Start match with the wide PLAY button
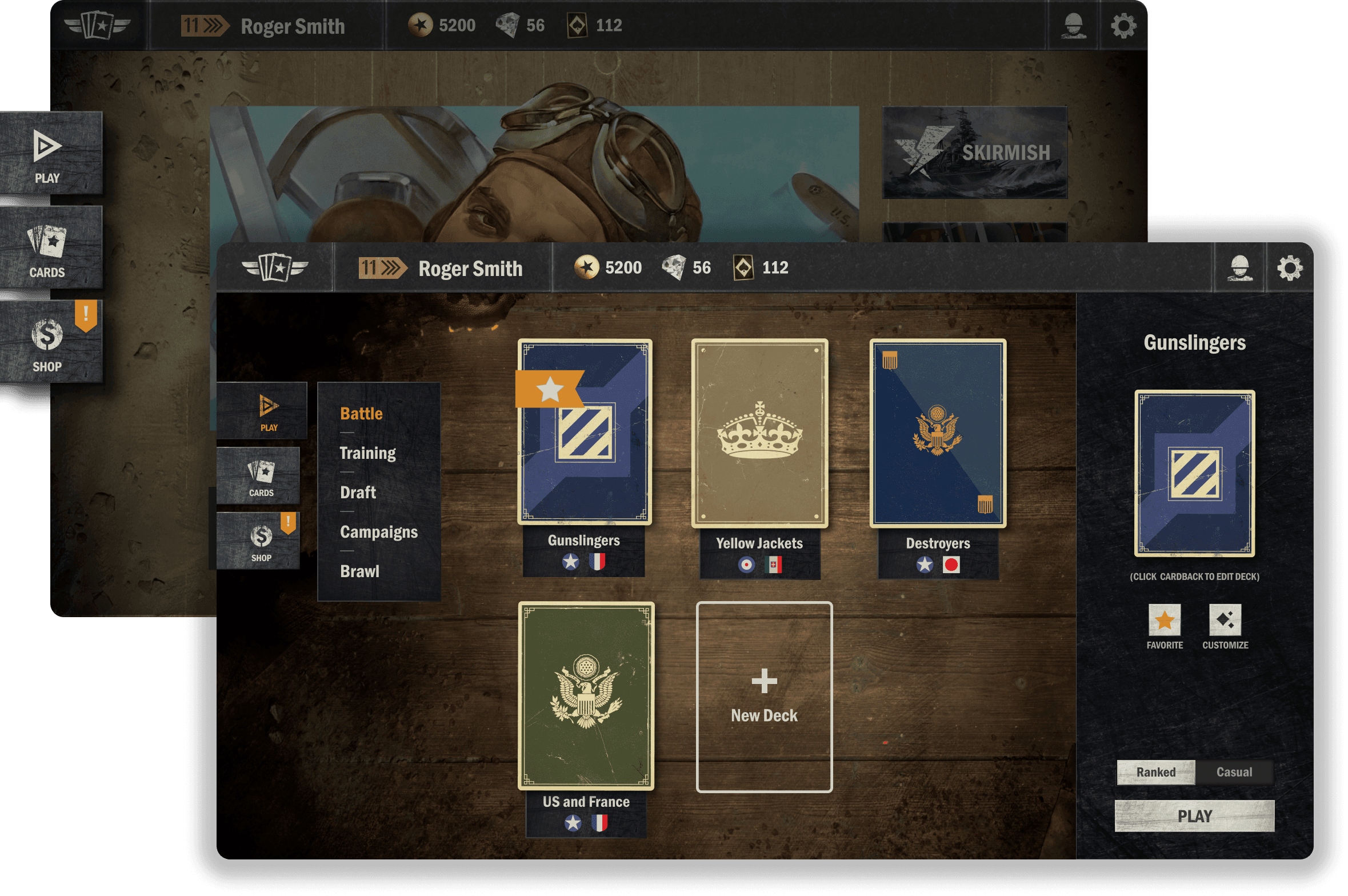 1194,816
